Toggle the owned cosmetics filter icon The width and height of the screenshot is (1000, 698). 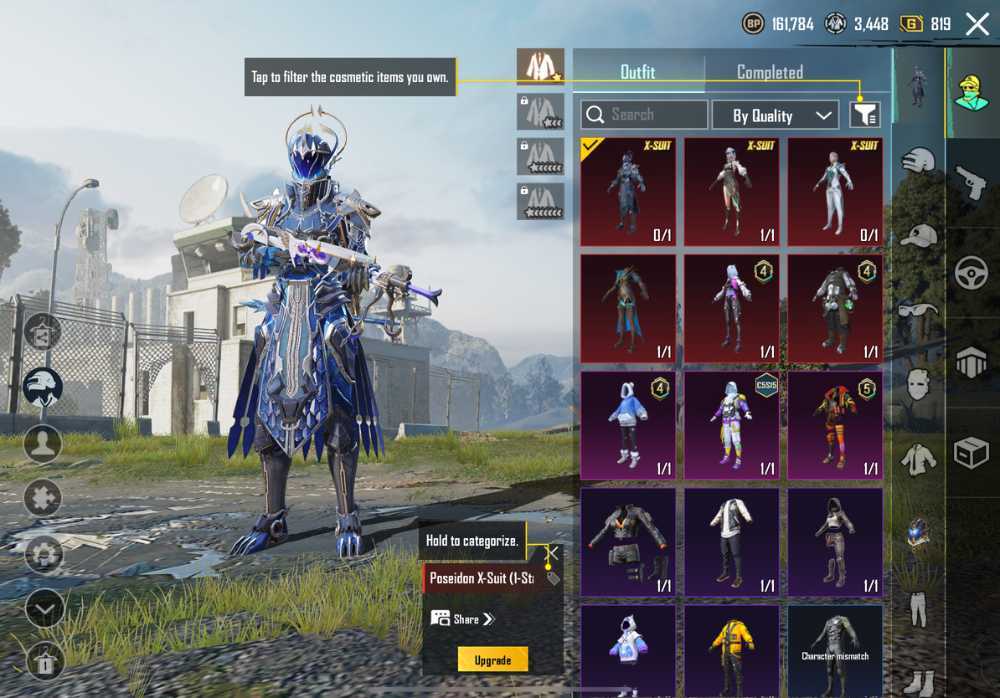pyautogui.click(x=865, y=115)
